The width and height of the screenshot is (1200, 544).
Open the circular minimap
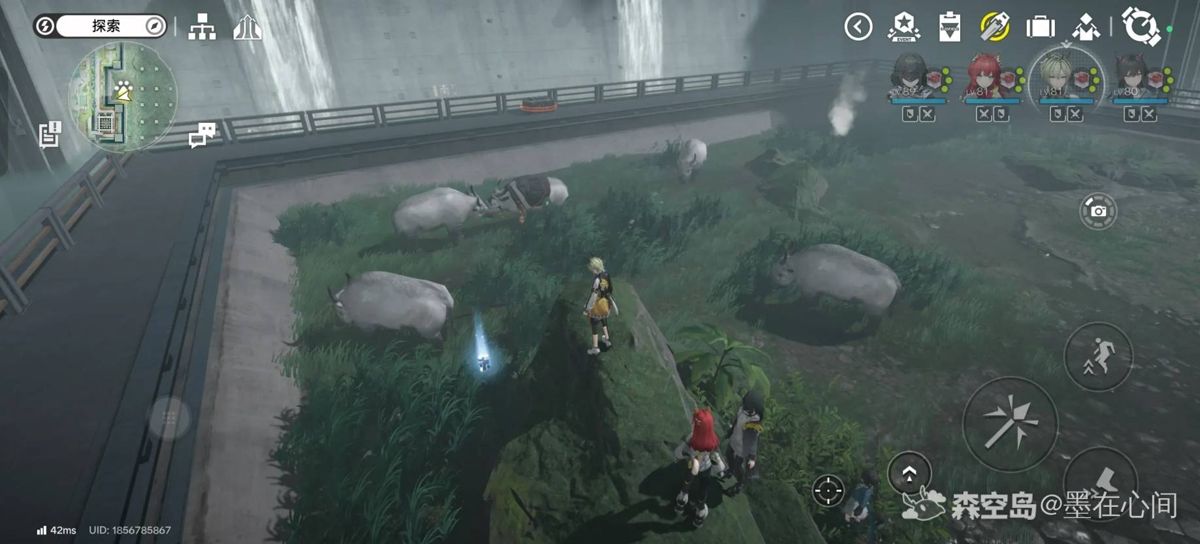click(122, 96)
